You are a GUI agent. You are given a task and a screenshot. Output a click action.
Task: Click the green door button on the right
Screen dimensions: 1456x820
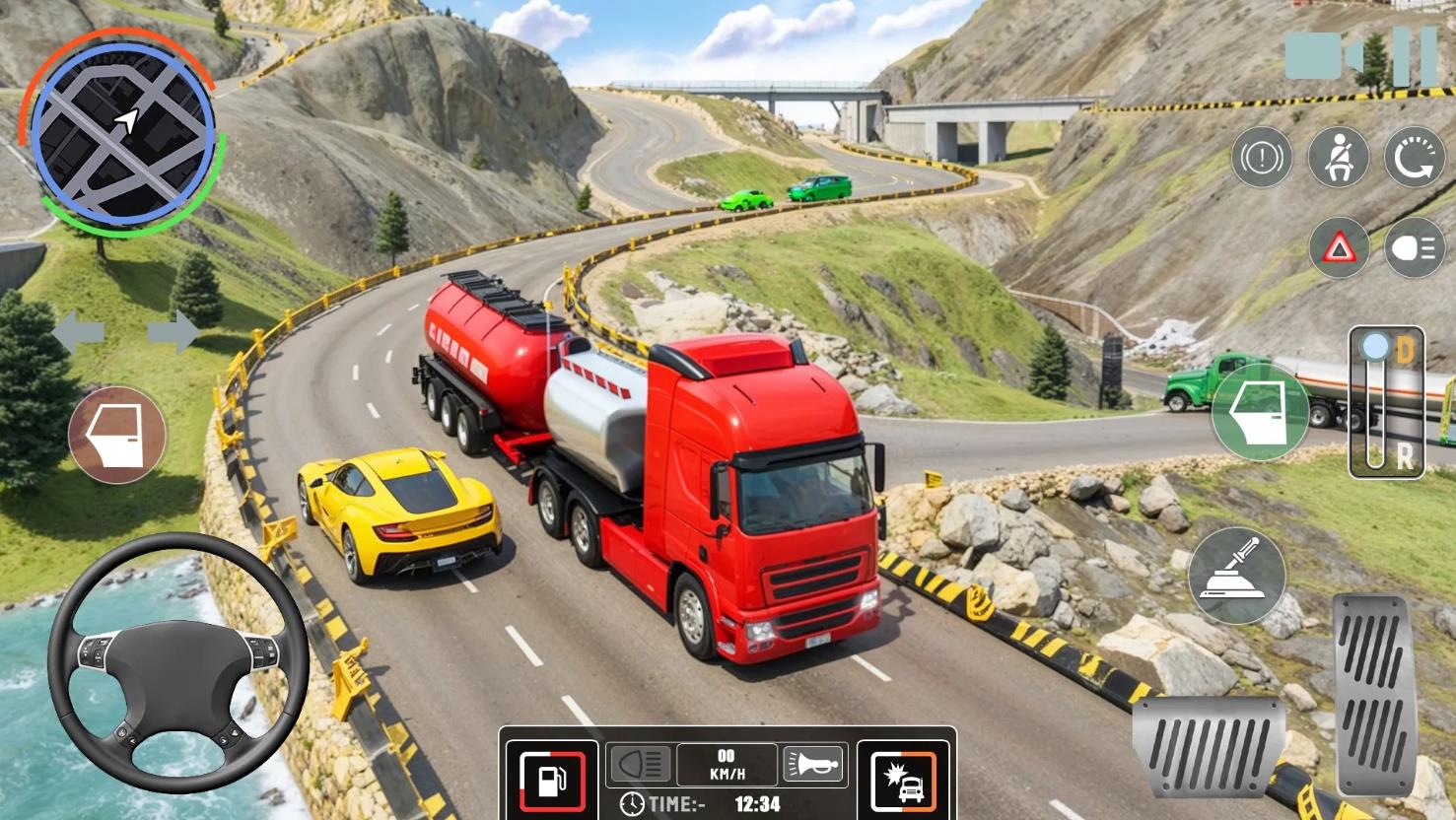(1260, 412)
